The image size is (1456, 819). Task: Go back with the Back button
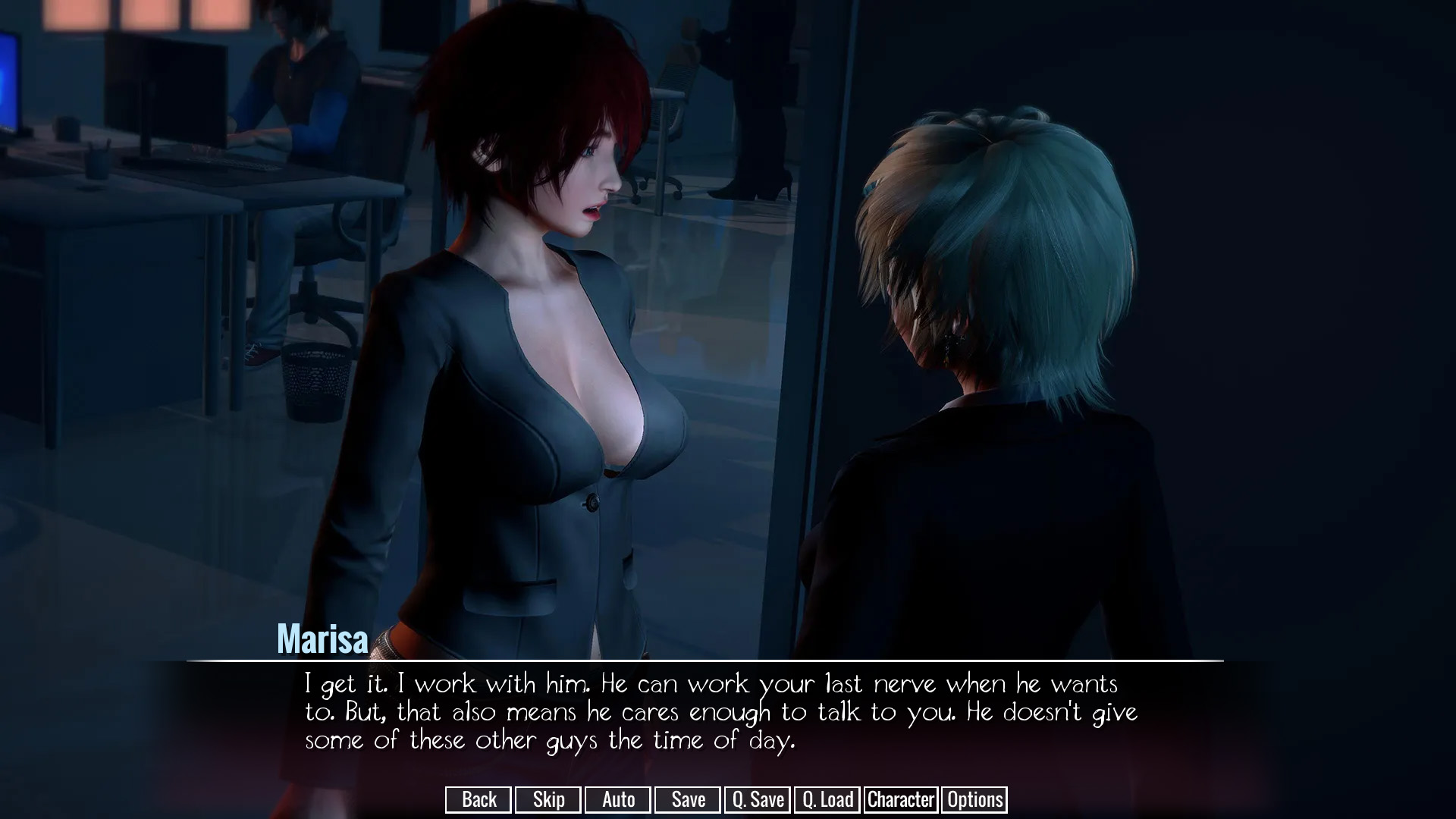(479, 799)
